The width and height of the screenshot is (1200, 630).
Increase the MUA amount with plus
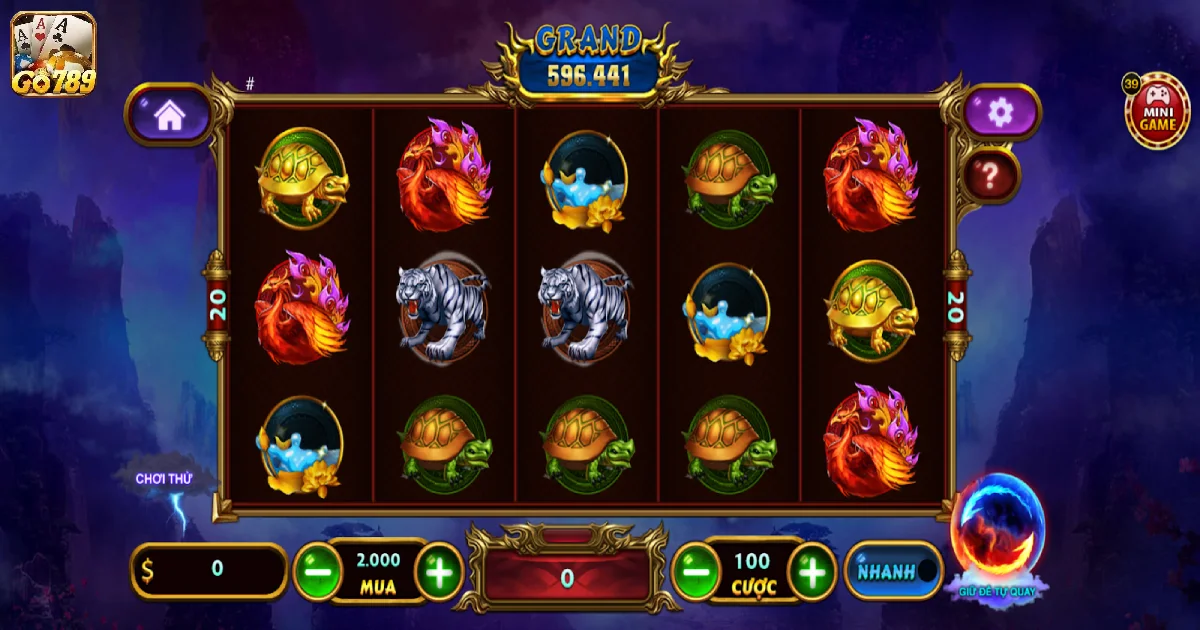(x=439, y=572)
